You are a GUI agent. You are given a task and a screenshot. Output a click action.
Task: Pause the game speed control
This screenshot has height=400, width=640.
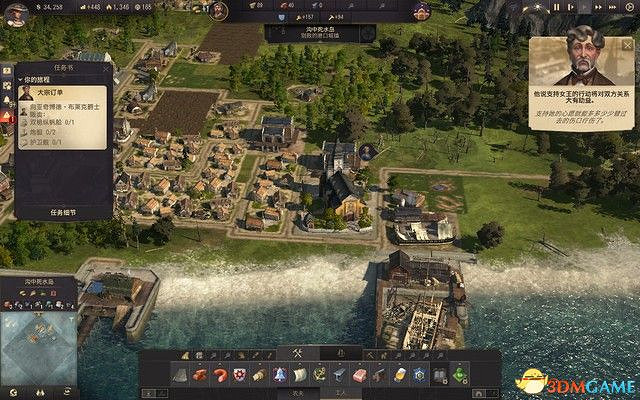[557, 7]
